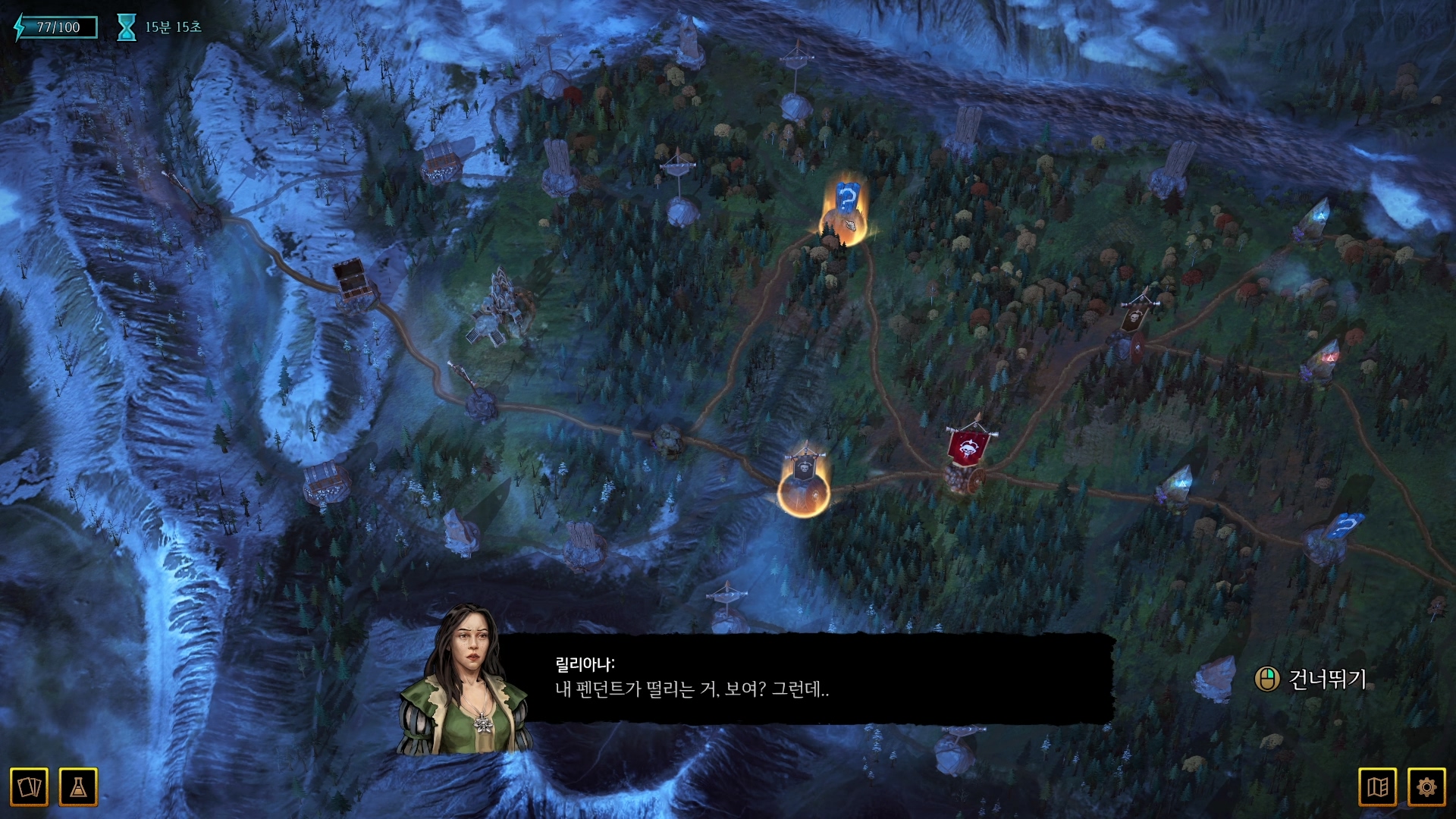Open the map view button
This screenshot has height=819, width=1456.
click(1377, 787)
